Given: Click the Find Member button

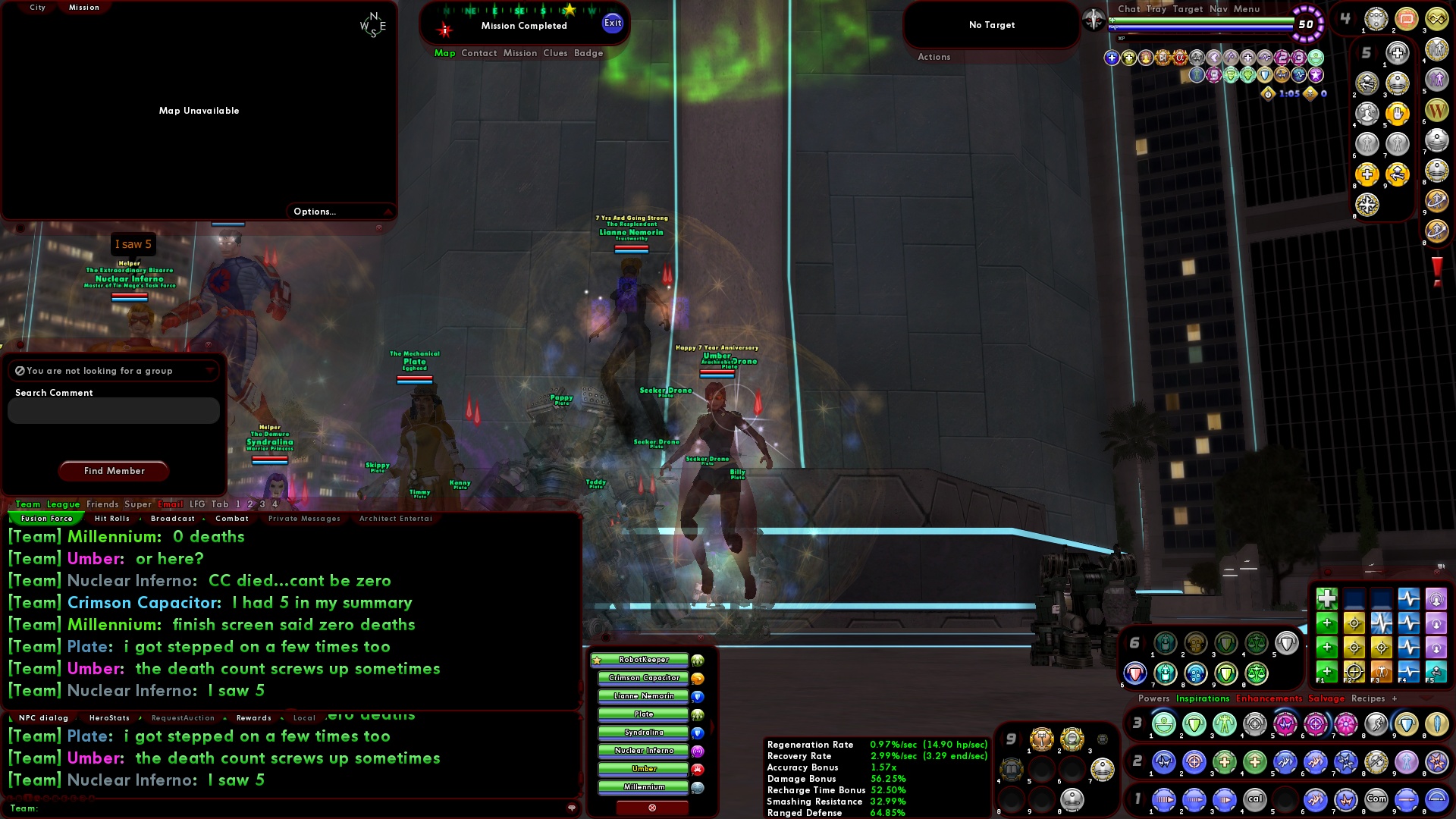Looking at the screenshot, I should (x=113, y=471).
